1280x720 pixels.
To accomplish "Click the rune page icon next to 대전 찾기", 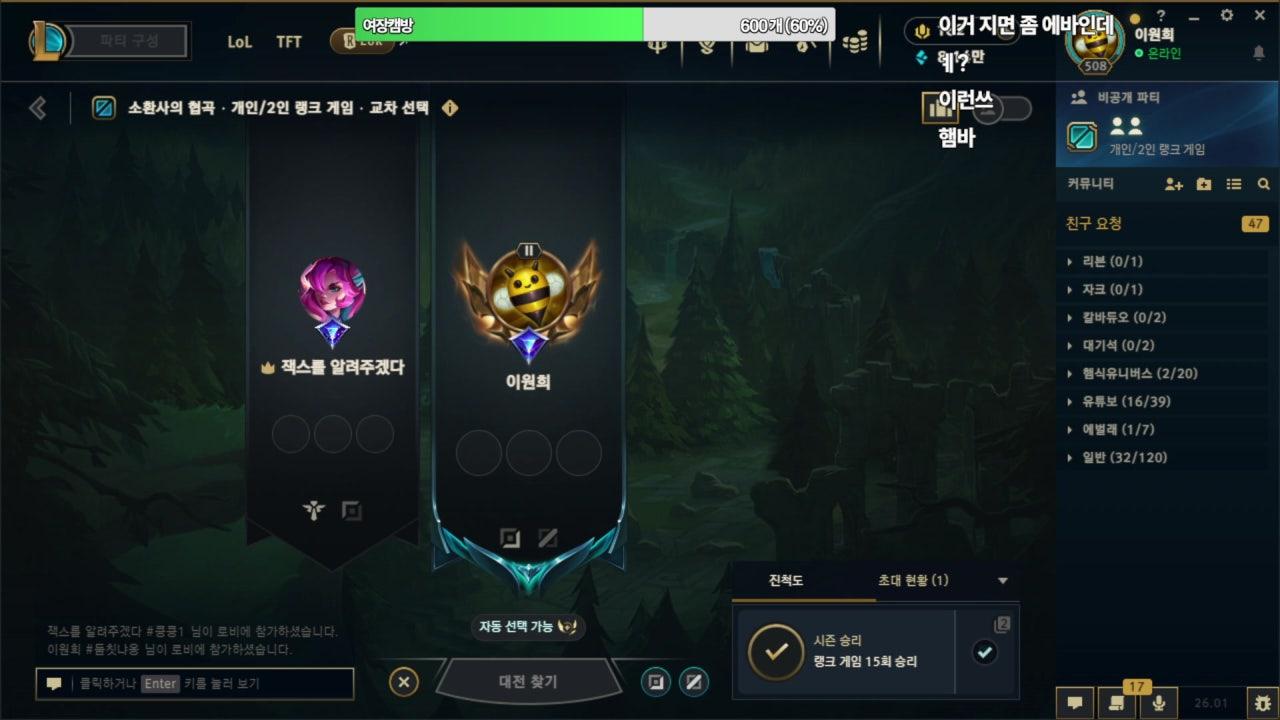I will 657,684.
